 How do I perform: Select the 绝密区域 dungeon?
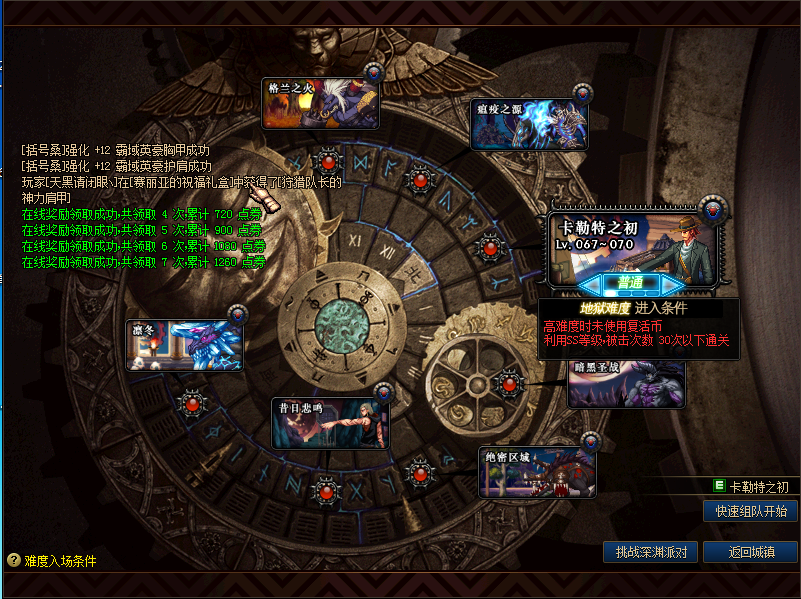[x=537, y=472]
